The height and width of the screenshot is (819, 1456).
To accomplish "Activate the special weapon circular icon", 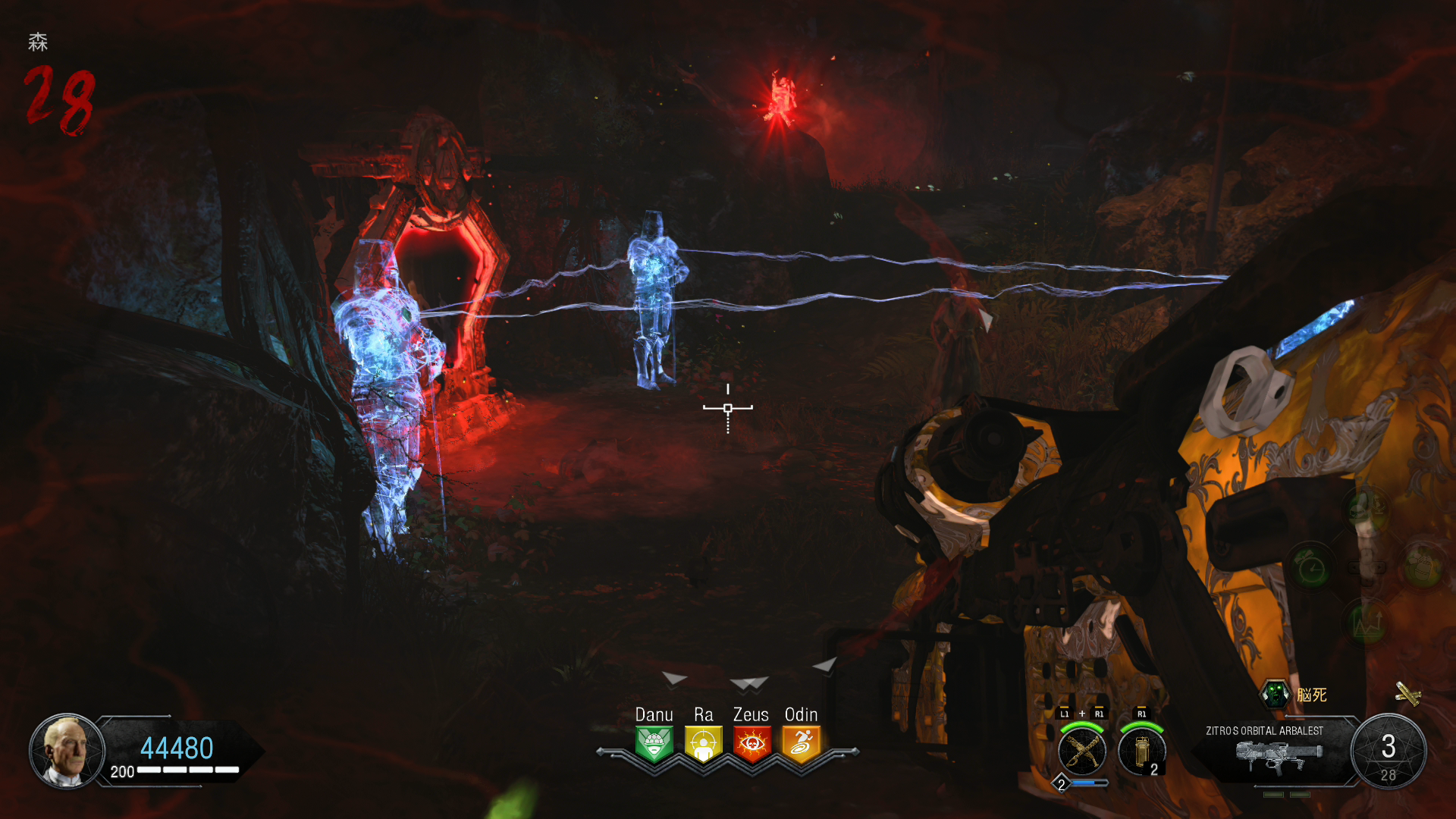I will 1081,751.
